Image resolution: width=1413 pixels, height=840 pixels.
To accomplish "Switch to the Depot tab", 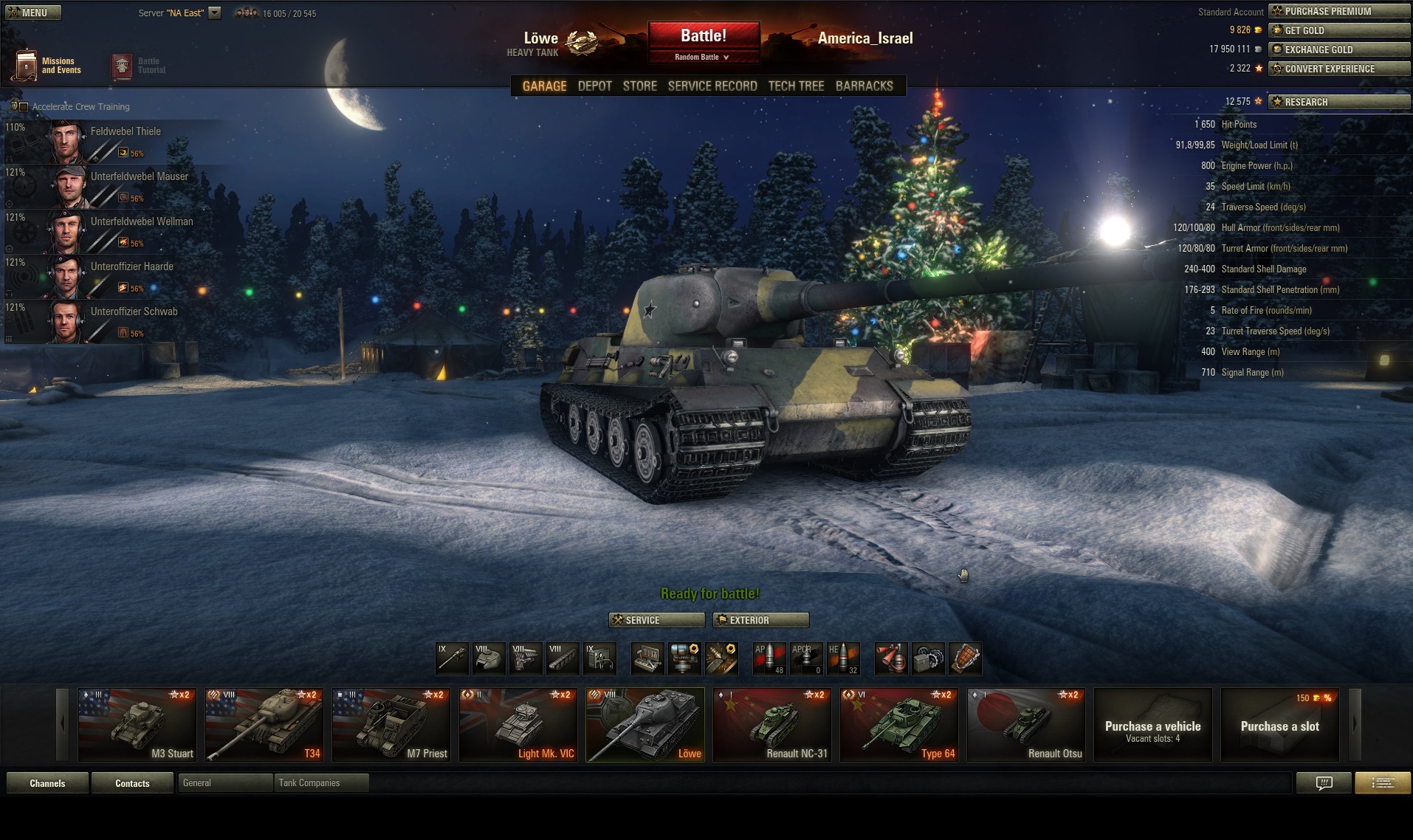I will click(594, 86).
